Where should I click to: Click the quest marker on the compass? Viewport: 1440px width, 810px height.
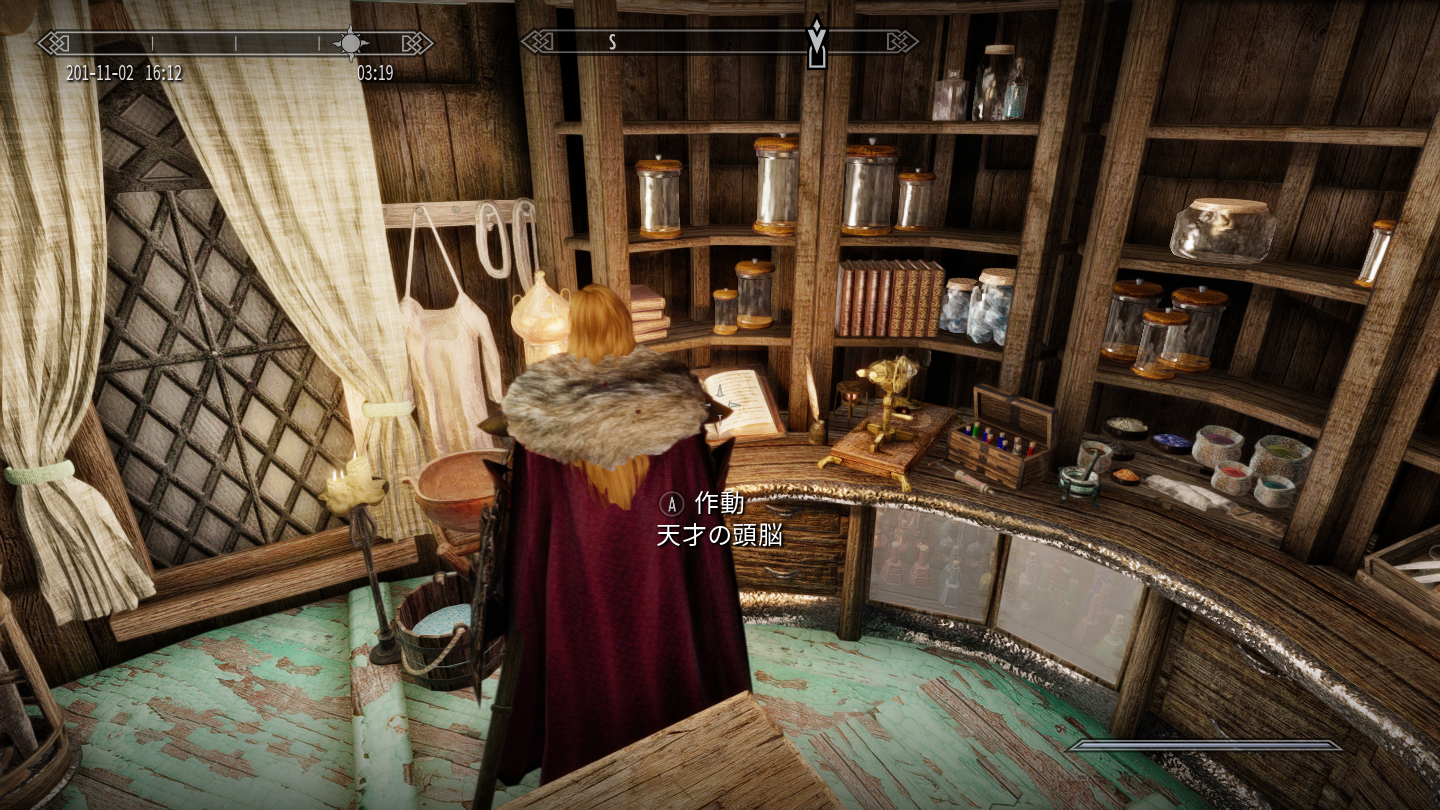pyautogui.click(x=817, y=42)
